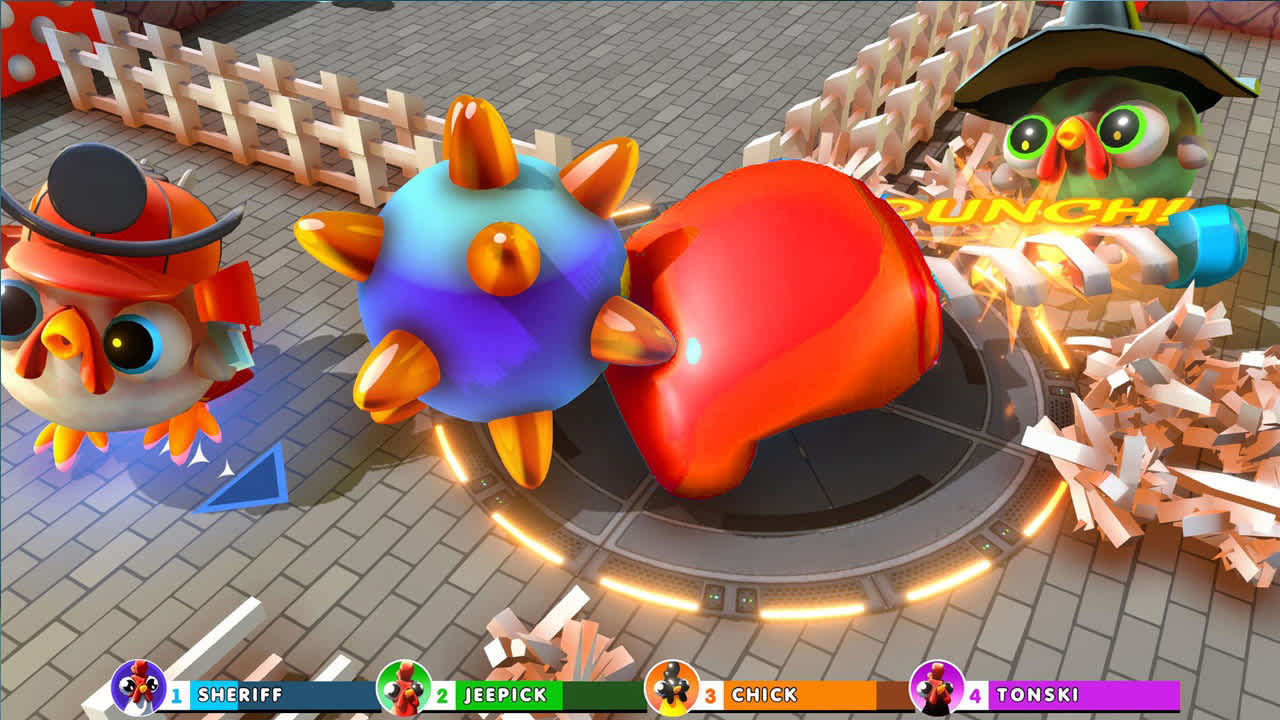
Task: Select the CHICK name bar
Action: point(770,691)
